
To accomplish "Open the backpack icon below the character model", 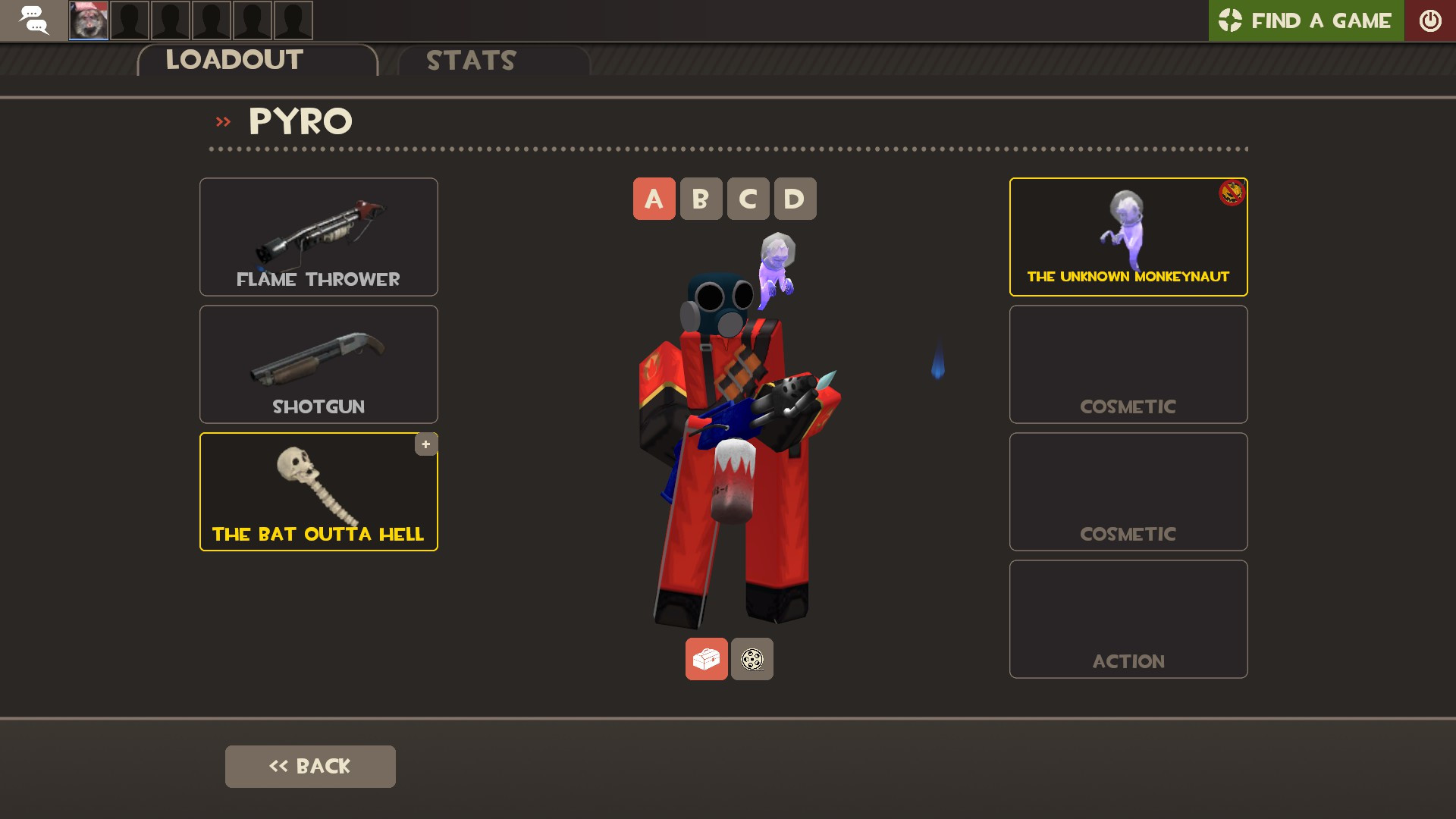I will 706,659.
